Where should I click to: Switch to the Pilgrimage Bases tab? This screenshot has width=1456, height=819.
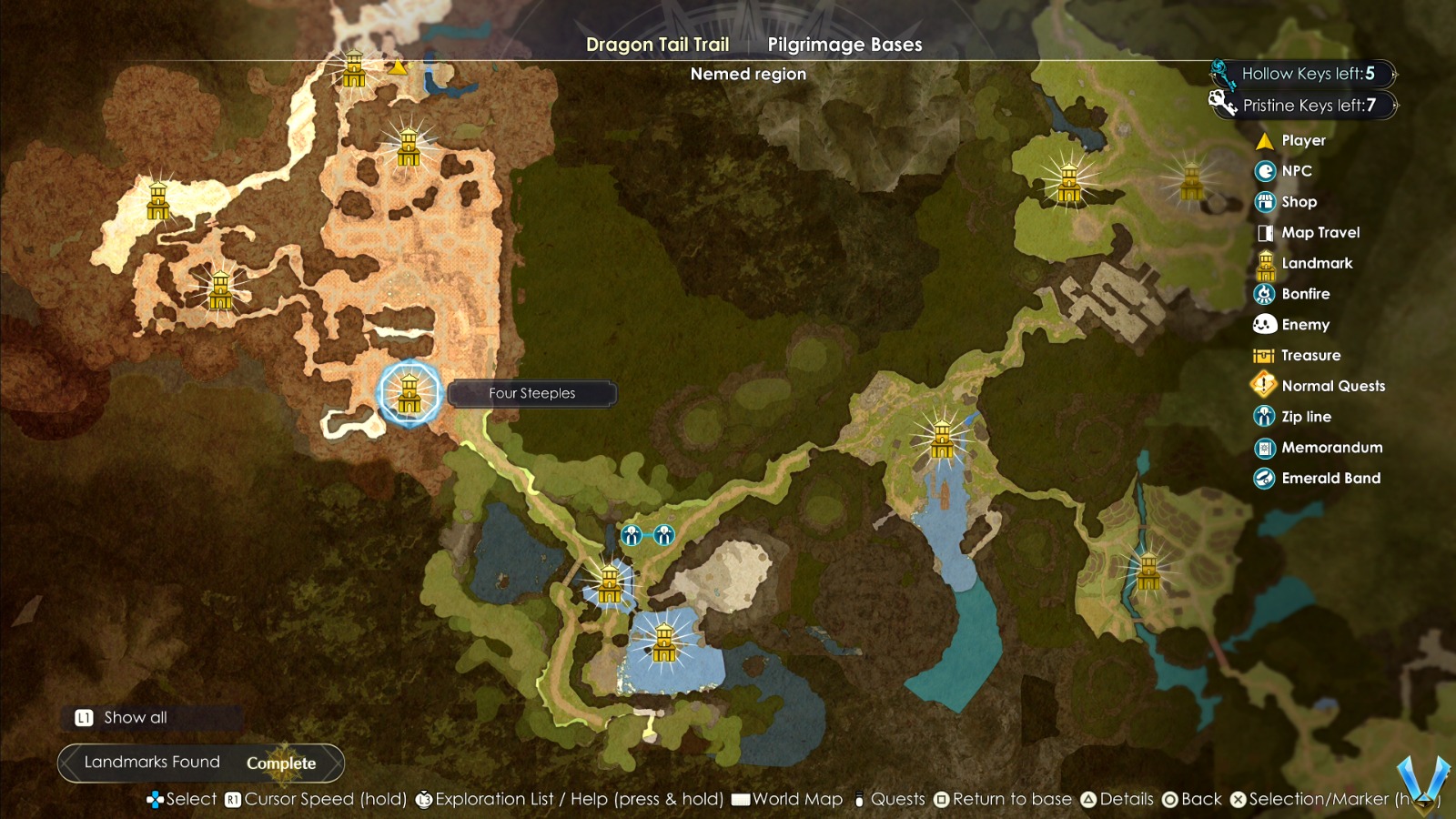click(845, 44)
